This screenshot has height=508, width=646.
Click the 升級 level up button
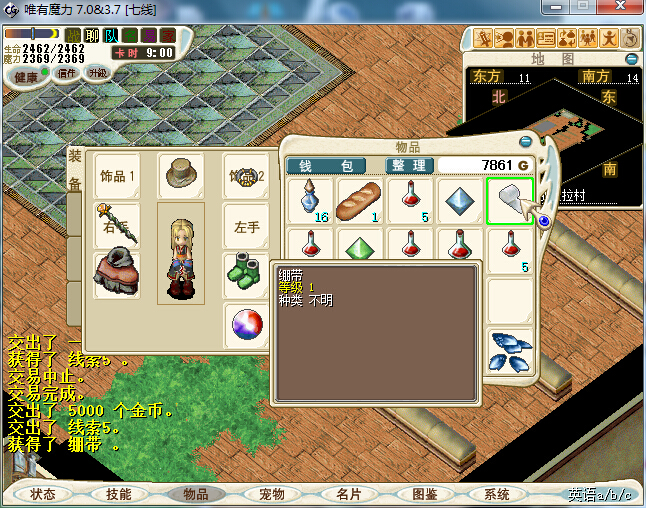(99, 73)
